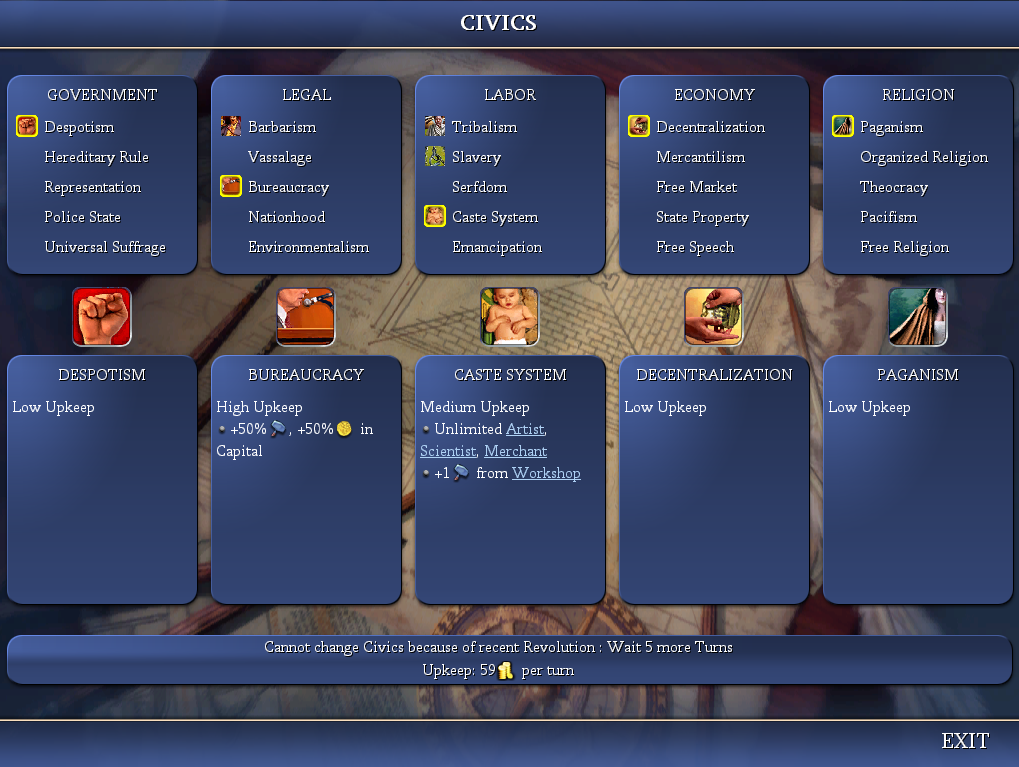Choose Representation under Government
The width and height of the screenshot is (1019, 767).
(92, 187)
